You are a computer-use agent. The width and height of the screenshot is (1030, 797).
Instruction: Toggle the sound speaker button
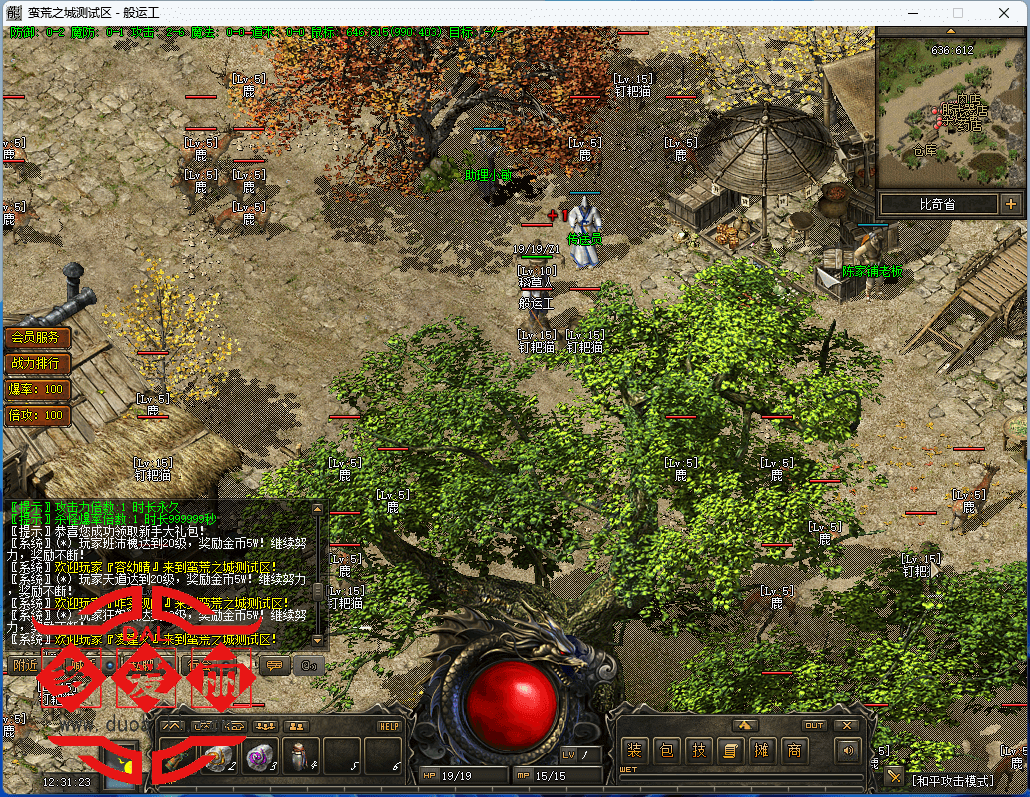click(848, 750)
